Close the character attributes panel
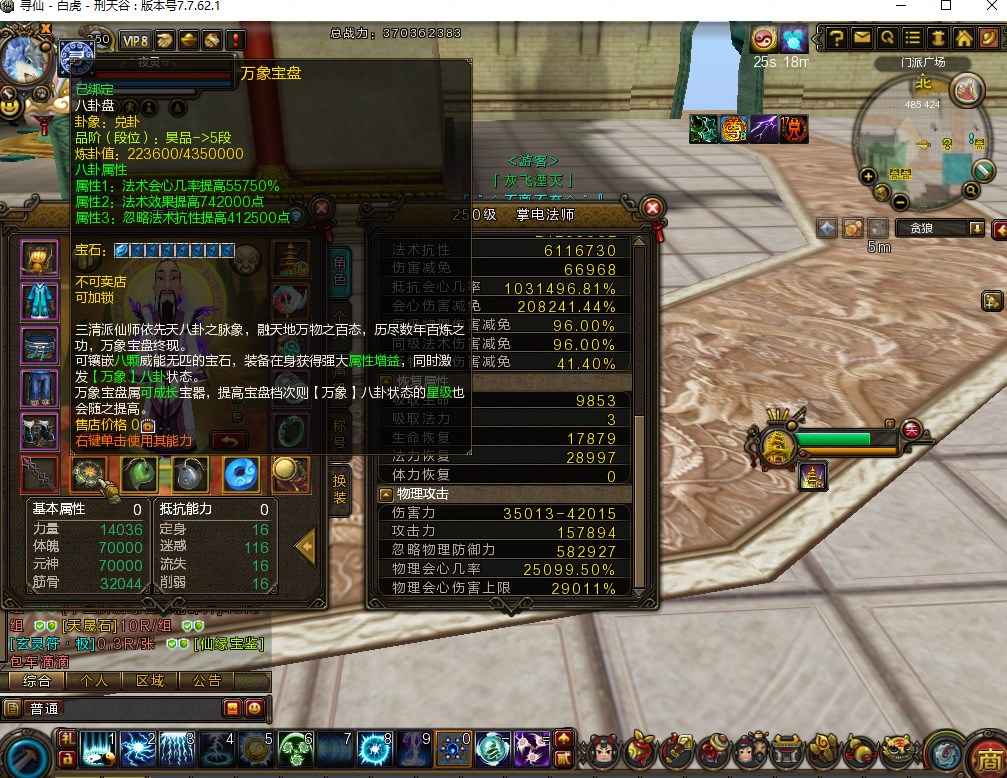 pyautogui.click(x=652, y=208)
